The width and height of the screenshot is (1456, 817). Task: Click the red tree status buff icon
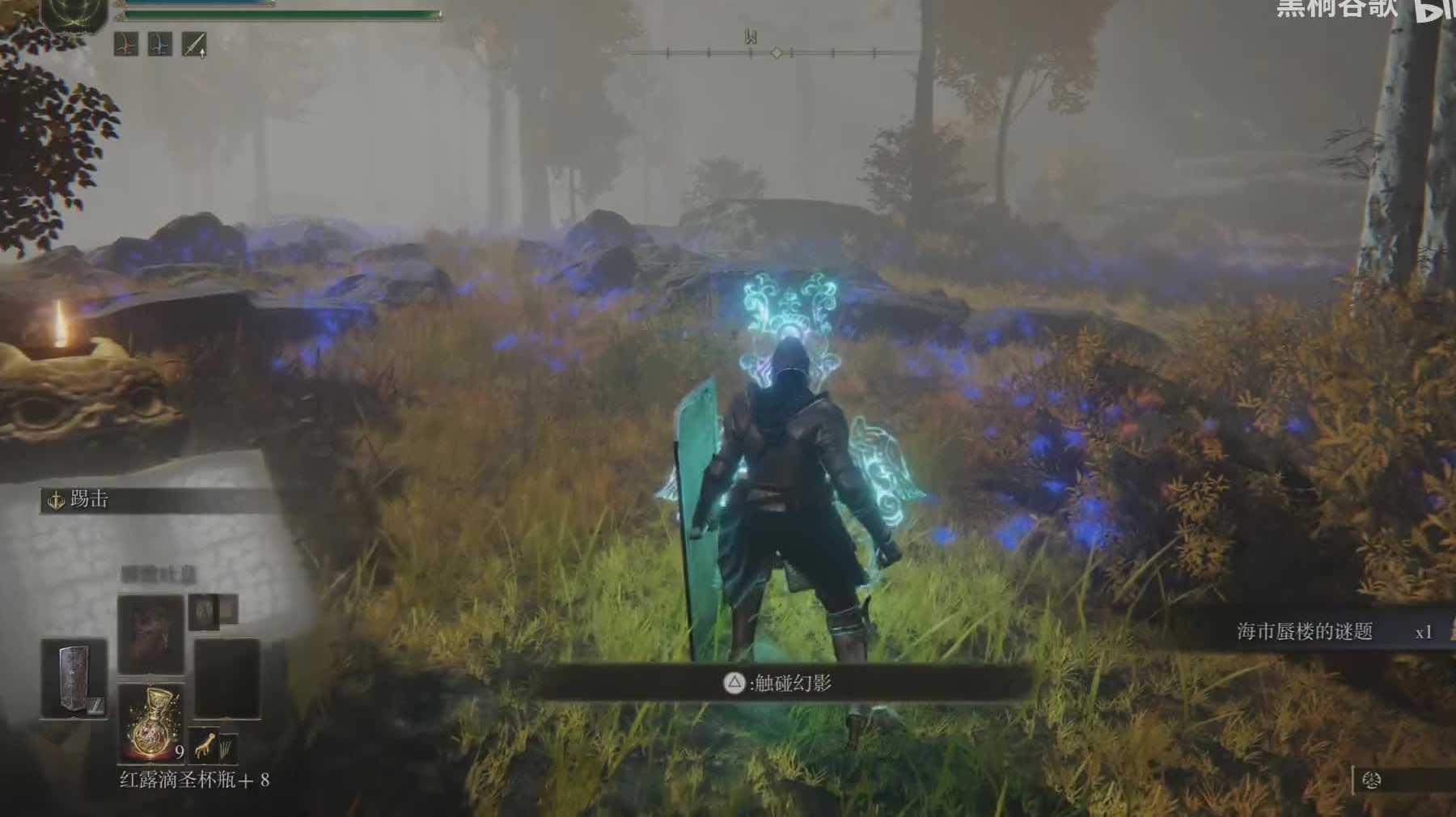point(125,44)
